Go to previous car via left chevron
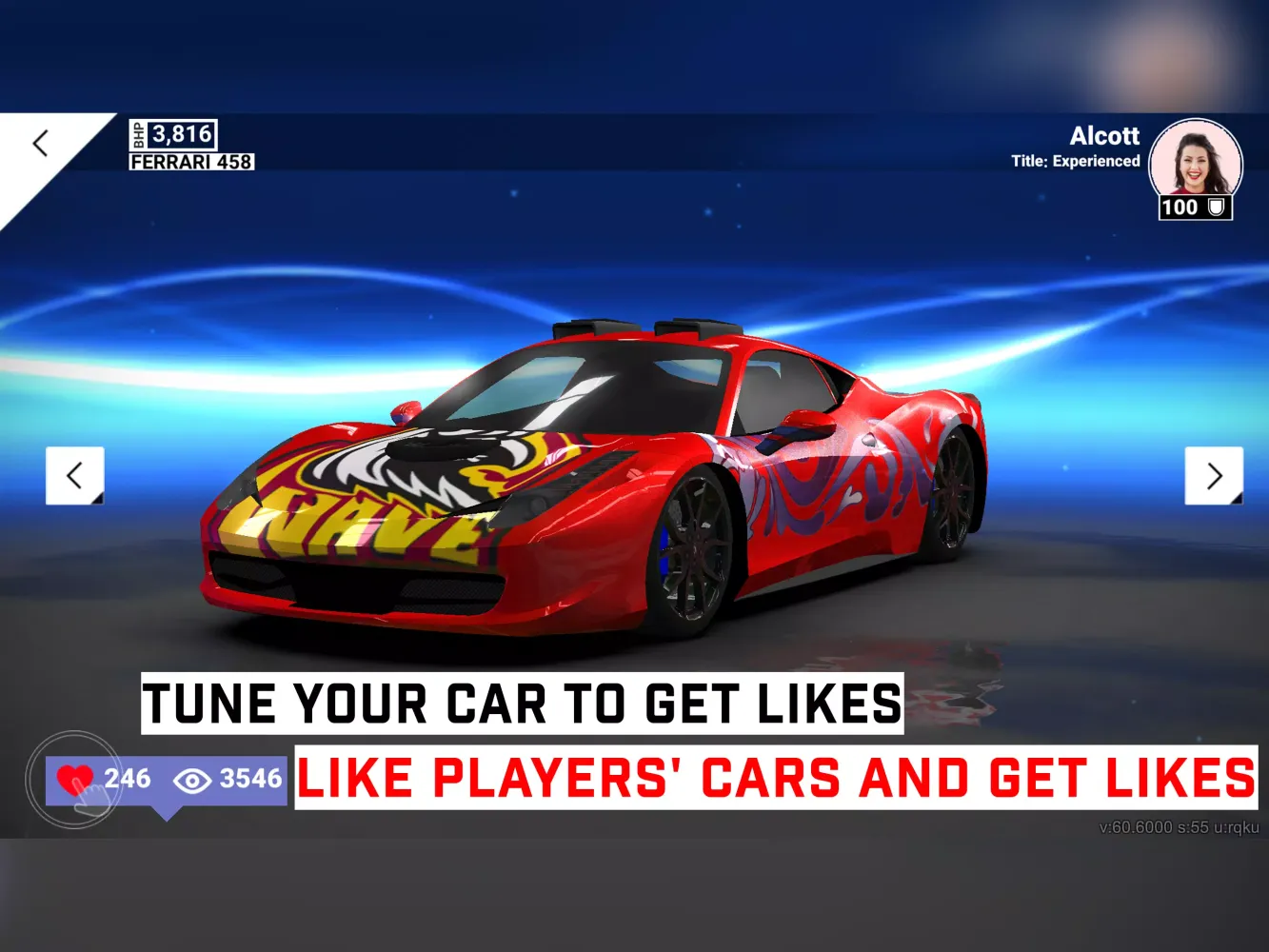Image resolution: width=1269 pixels, height=952 pixels. (x=73, y=474)
